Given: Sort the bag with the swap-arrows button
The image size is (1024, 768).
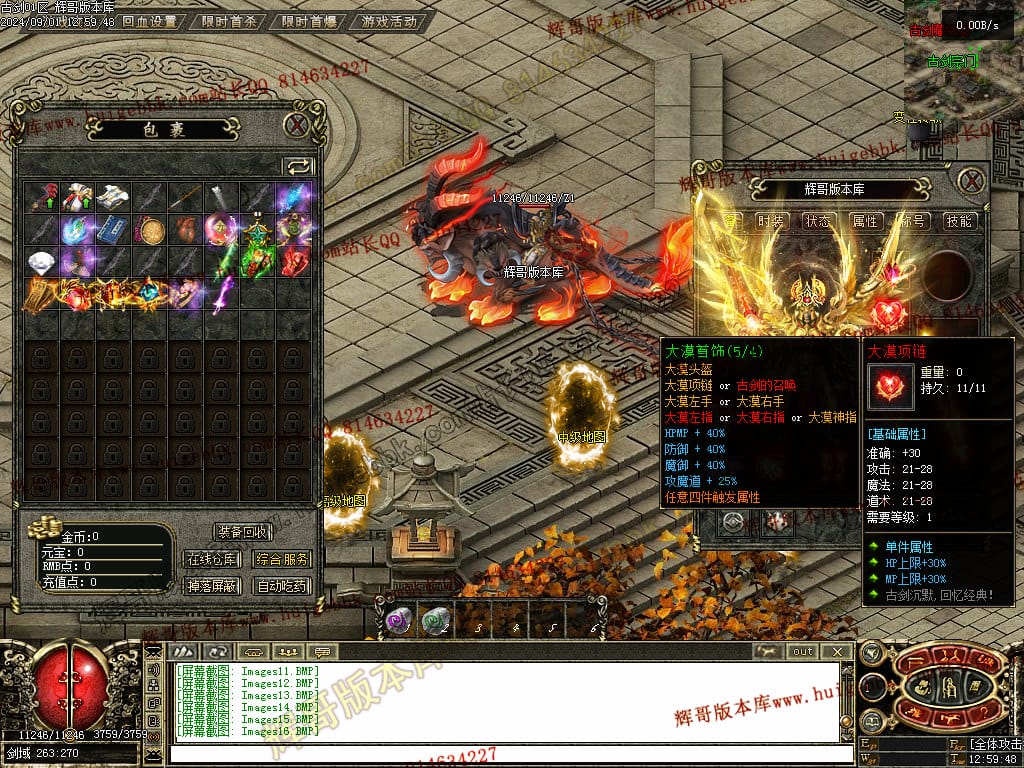Looking at the screenshot, I should pyautogui.click(x=298, y=166).
